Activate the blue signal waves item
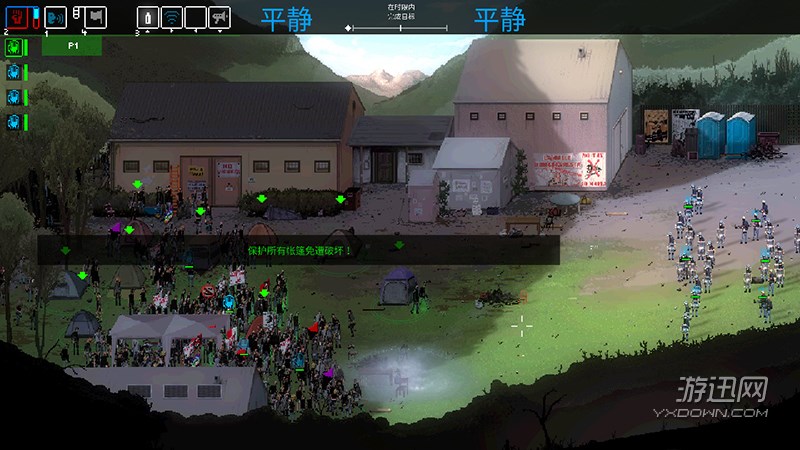 pos(172,17)
